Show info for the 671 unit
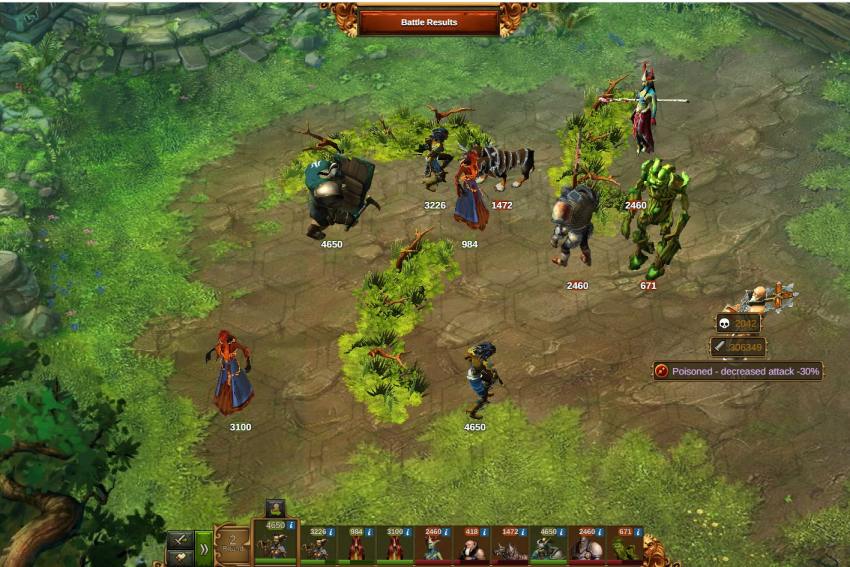Viewport: 850px width, 567px height. [638, 533]
